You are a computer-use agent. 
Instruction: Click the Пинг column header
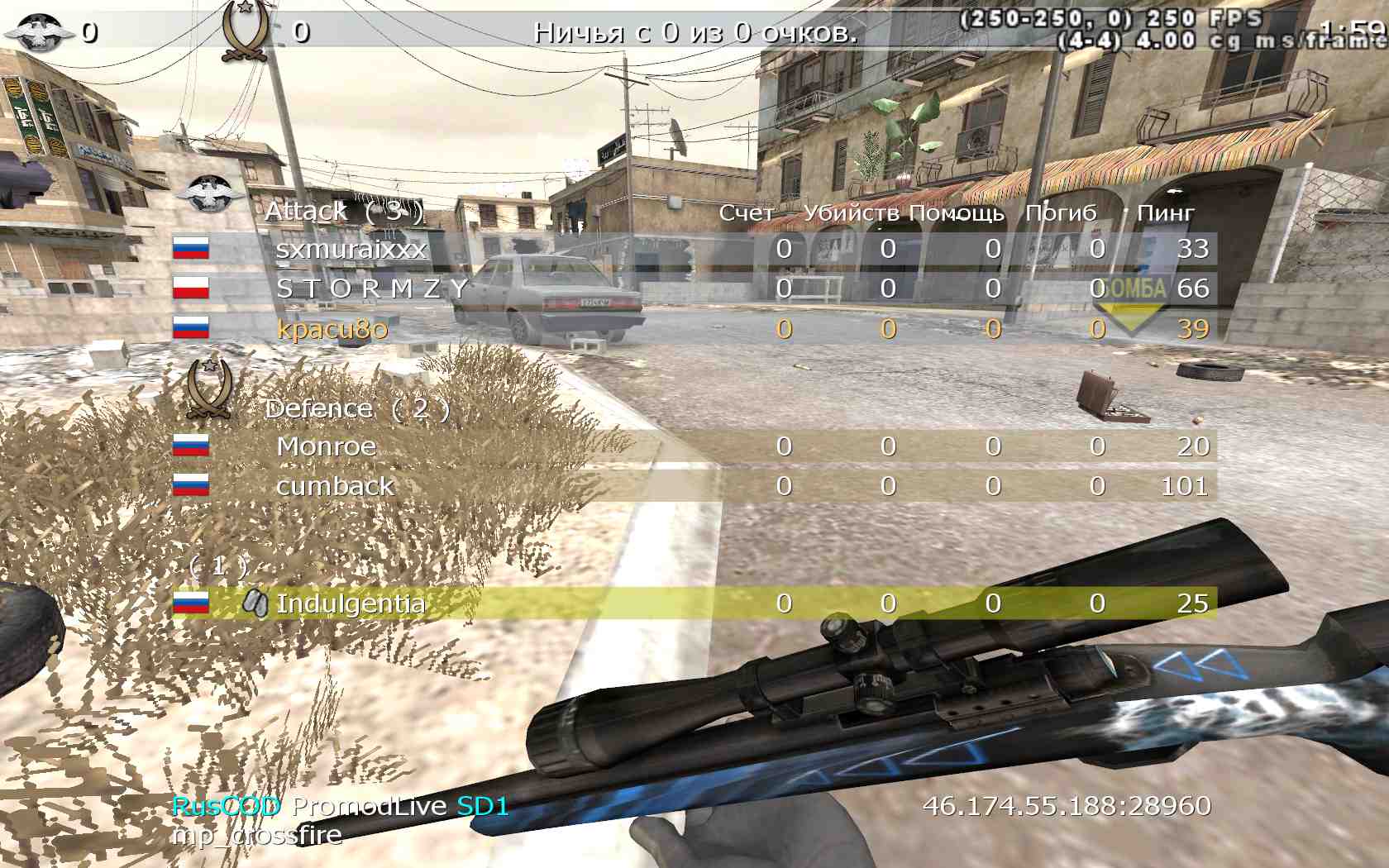click(1165, 213)
